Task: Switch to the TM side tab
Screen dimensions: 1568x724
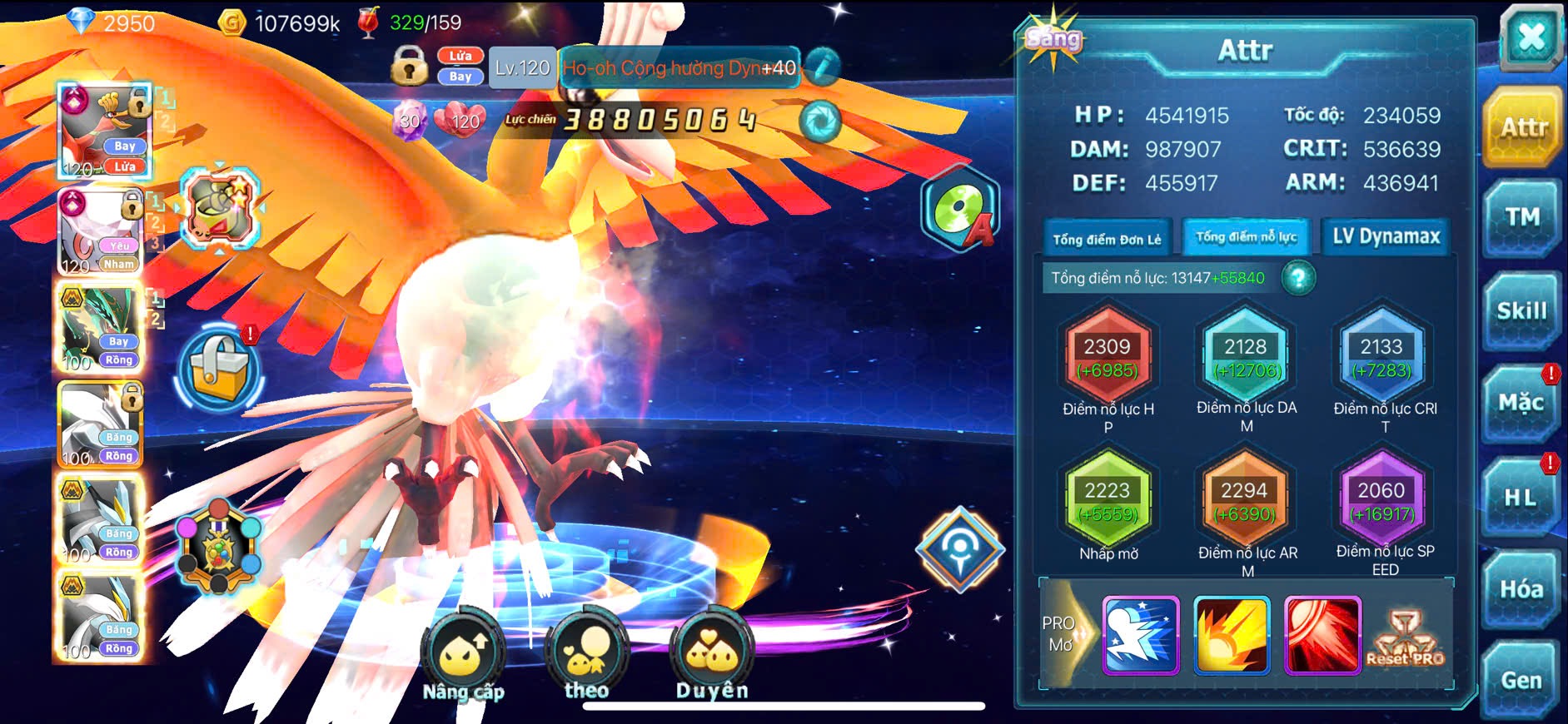Action: [1521, 218]
